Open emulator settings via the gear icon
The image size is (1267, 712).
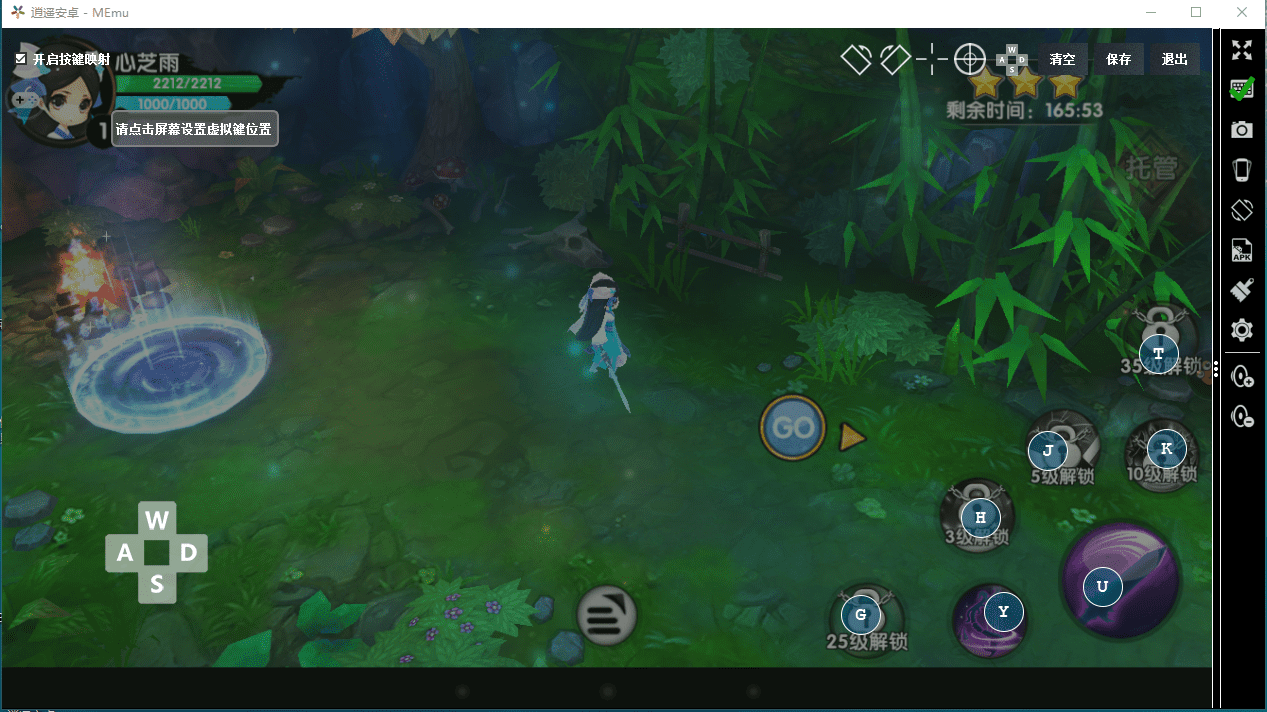(x=1242, y=330)
